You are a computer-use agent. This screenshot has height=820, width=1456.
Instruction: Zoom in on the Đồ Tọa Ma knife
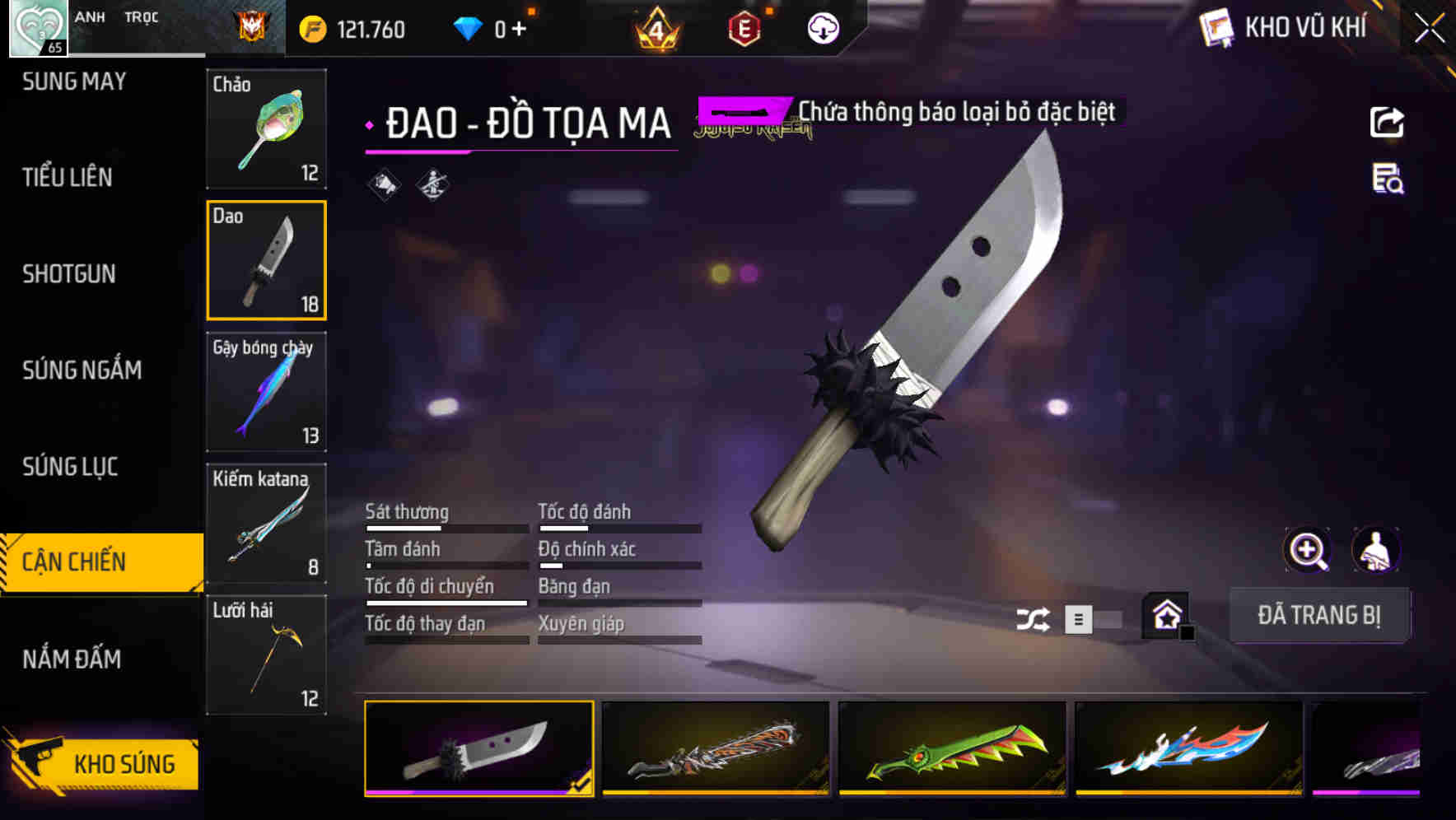(x=1306, y=549)
